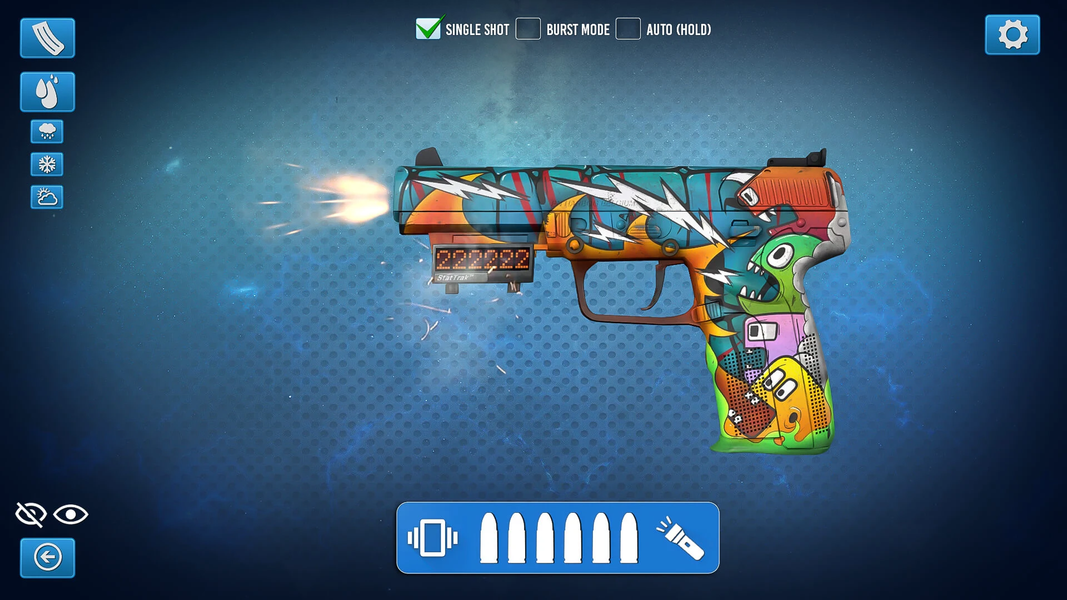Go back with the arrow button
Image resolution: width=1067 pixels, height=600 pixels.
(47, 557)
